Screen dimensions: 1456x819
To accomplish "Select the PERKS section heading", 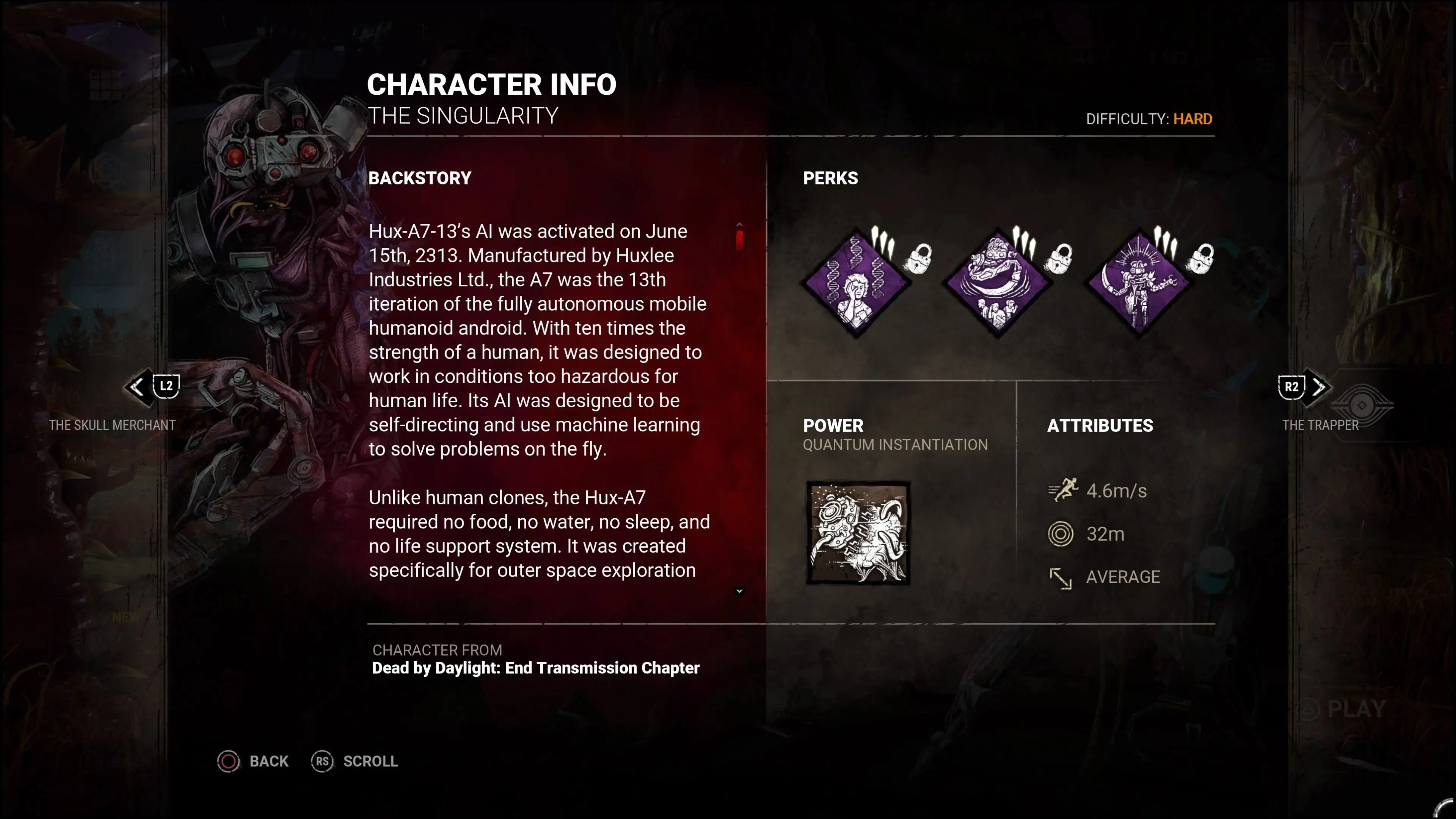I will (x=830, y=178).
